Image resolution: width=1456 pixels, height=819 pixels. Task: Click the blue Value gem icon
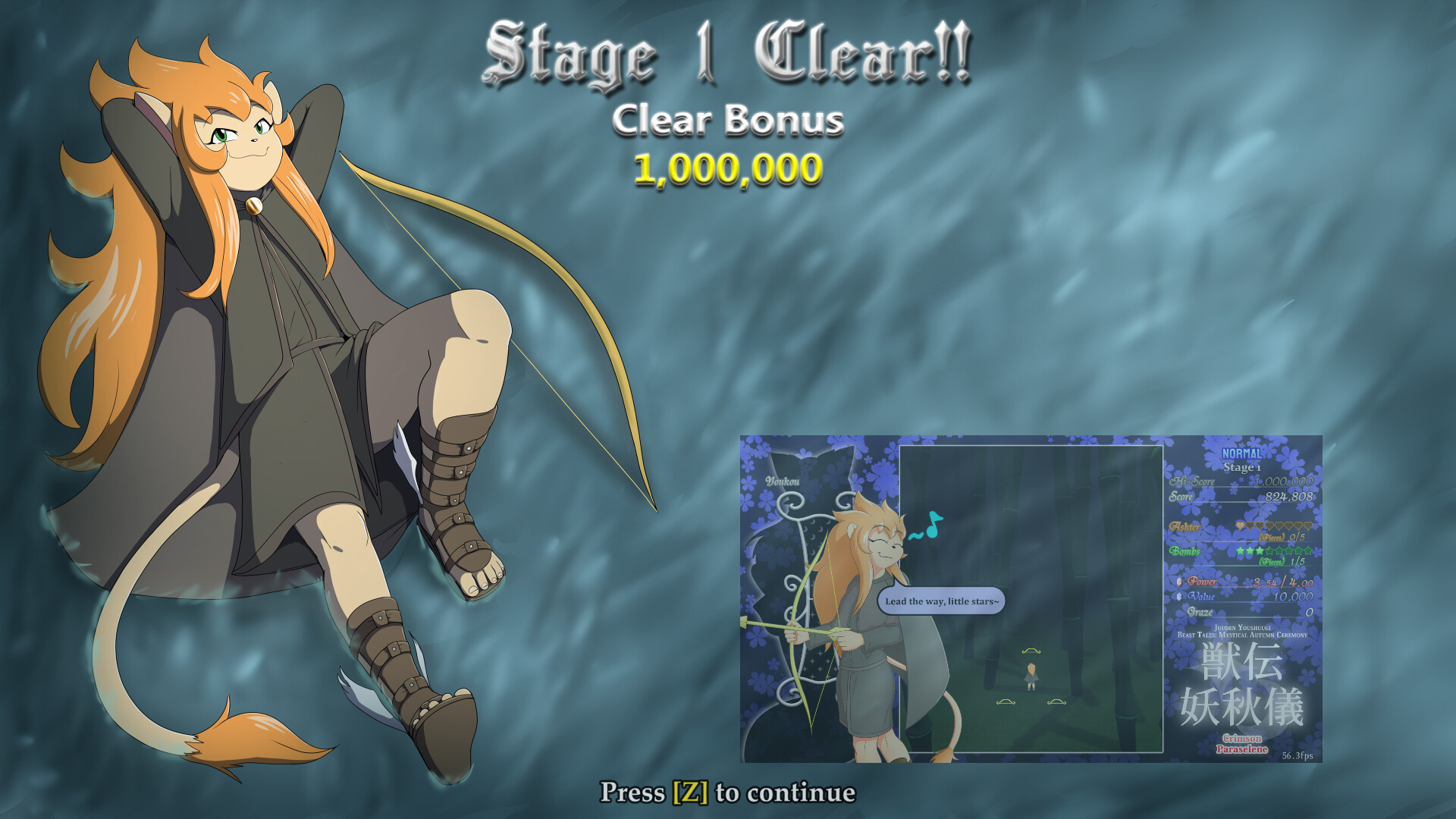pyautogui.click(x=1178, y=598)
